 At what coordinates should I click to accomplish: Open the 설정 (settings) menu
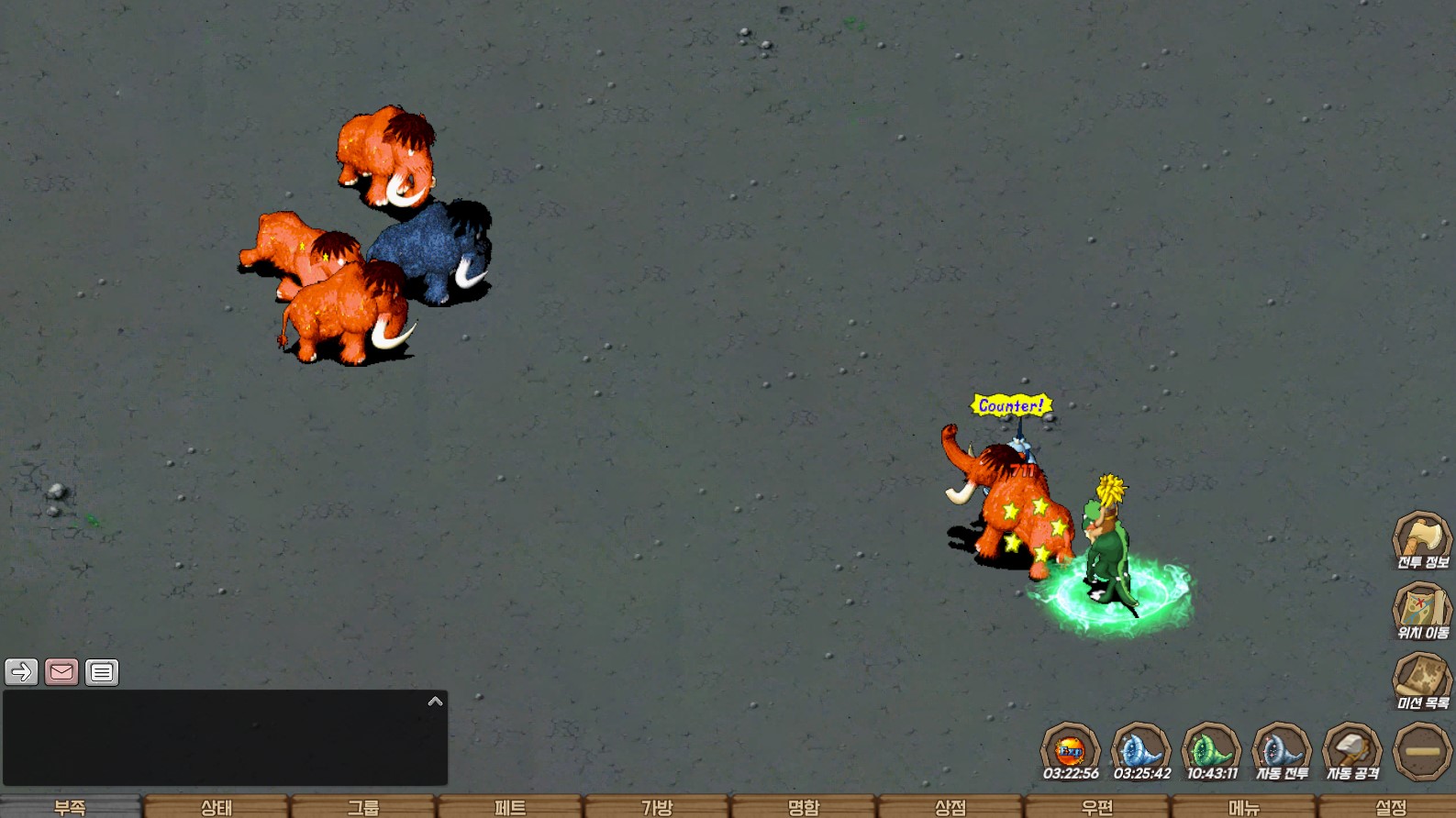pos(1391,807)
